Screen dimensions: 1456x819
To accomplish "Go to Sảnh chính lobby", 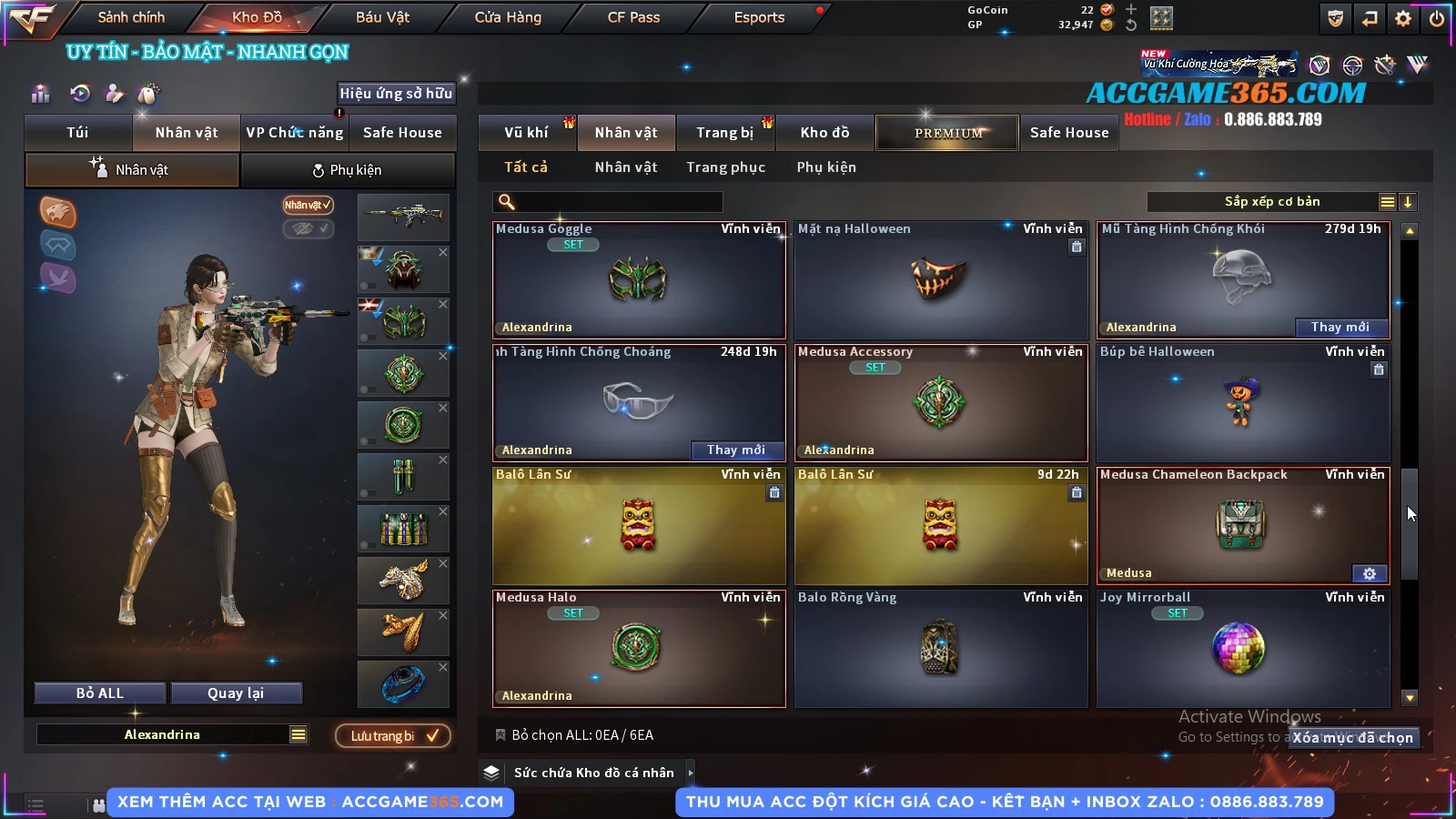I will (131, 17).
